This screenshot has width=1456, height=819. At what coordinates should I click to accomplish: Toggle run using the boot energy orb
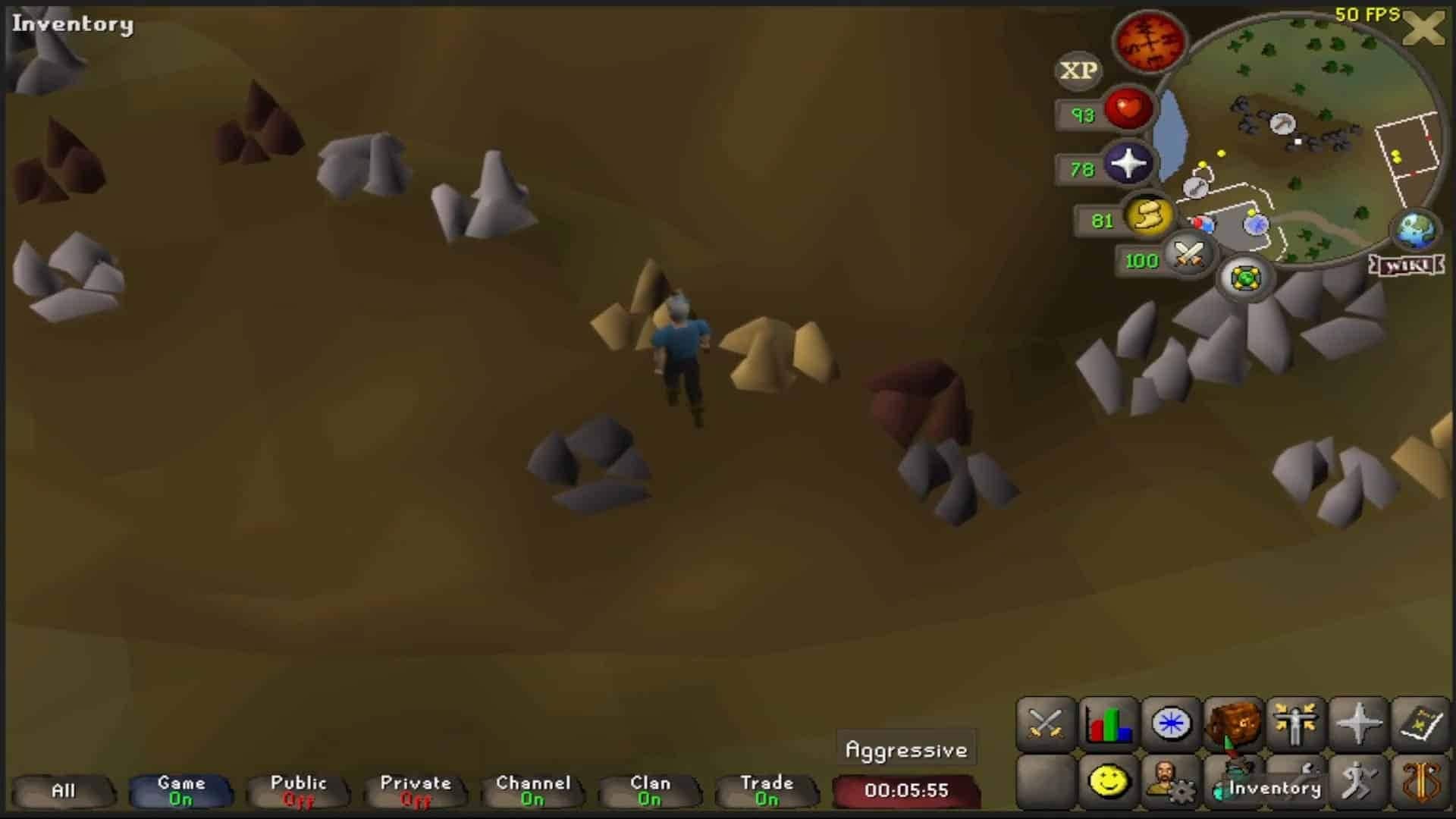1148,217
